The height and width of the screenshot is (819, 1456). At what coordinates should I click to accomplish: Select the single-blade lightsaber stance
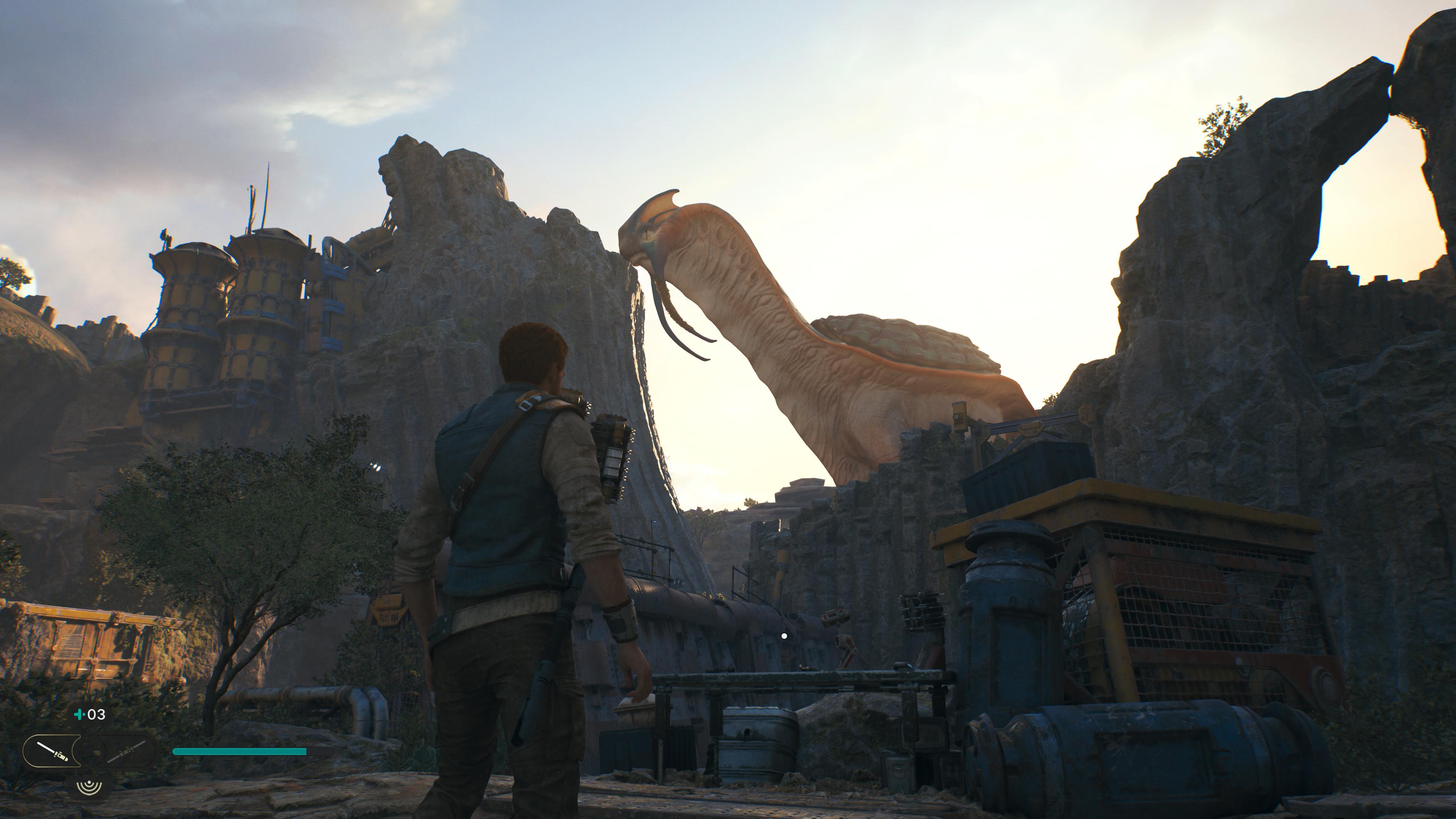(52, 751)
